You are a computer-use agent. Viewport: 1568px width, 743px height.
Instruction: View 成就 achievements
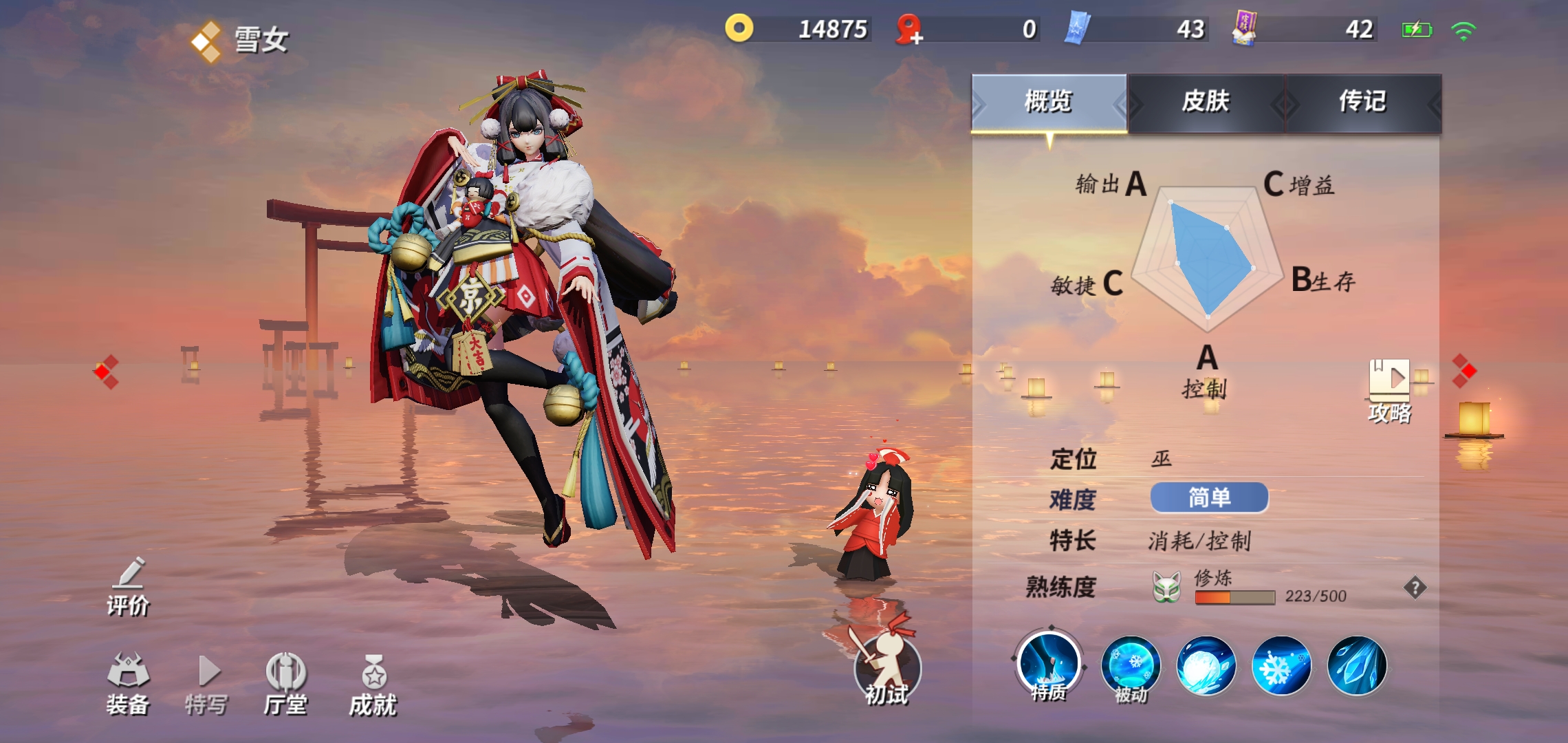pos(373,684)
